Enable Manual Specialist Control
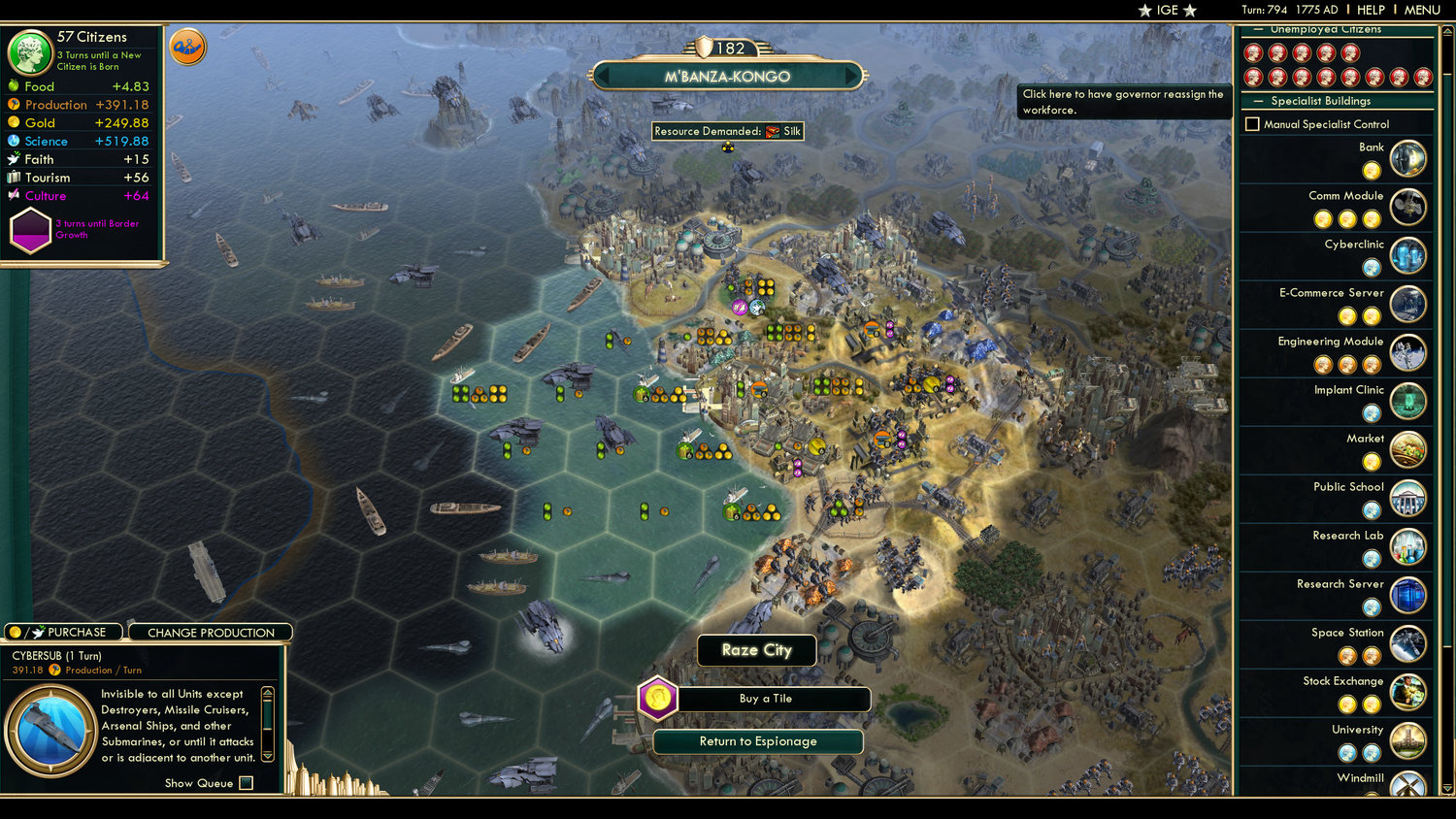Screen dimensions: 1456x819 [x=1253, y=123]
